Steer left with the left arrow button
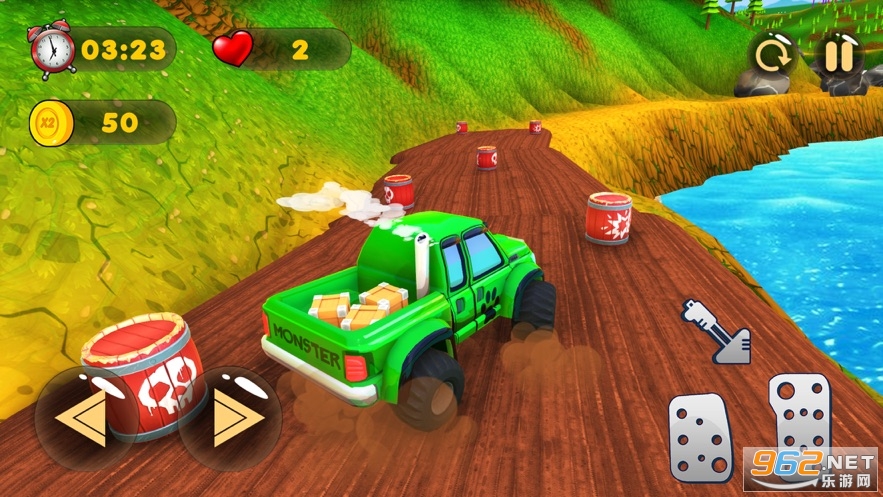This screenshot has width=883, height=497. (x=84, y=419)
